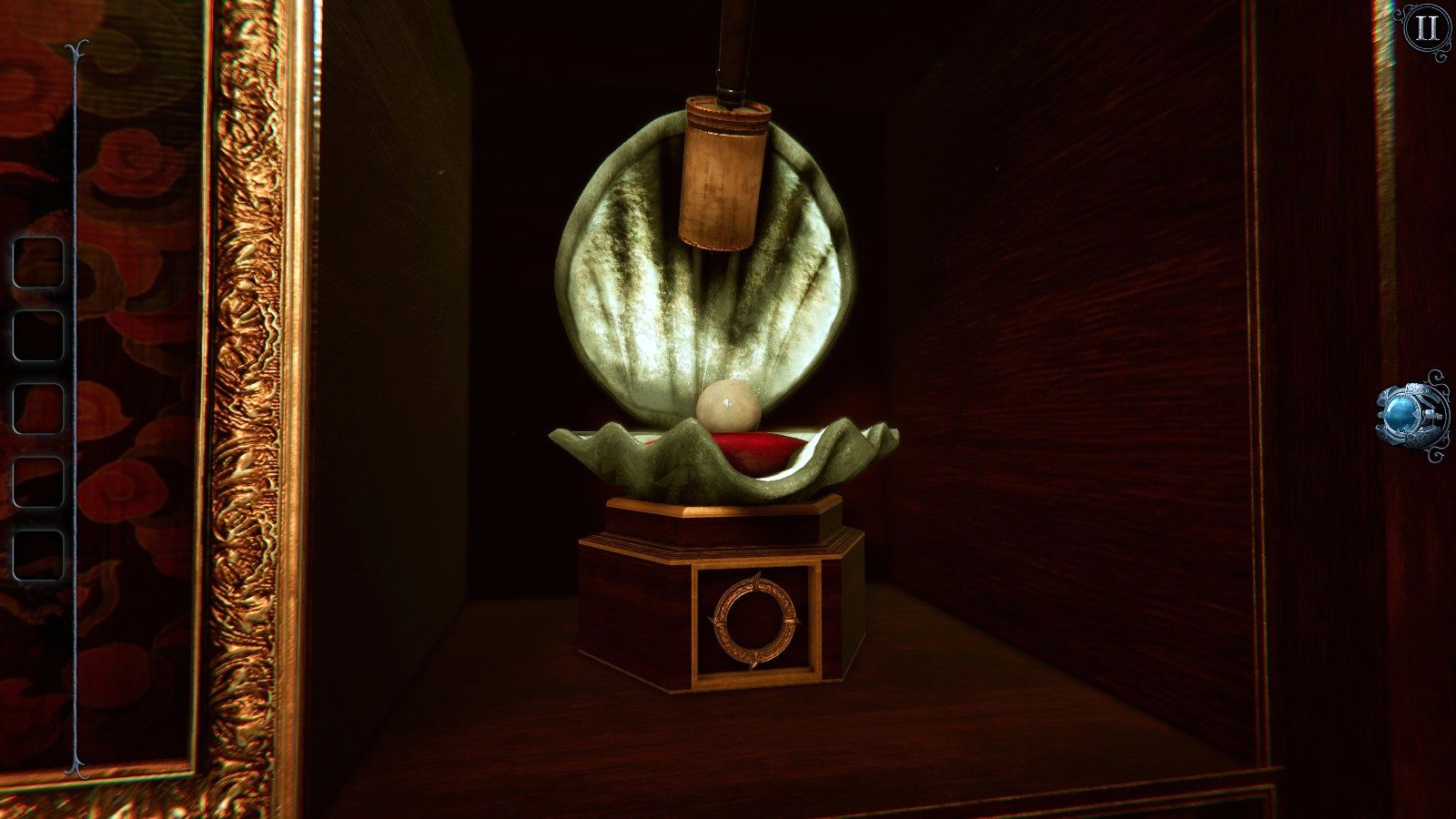Click the left inventory sidebar strip
This screenshot has width=1456, height=819.
tap(73, 409)
